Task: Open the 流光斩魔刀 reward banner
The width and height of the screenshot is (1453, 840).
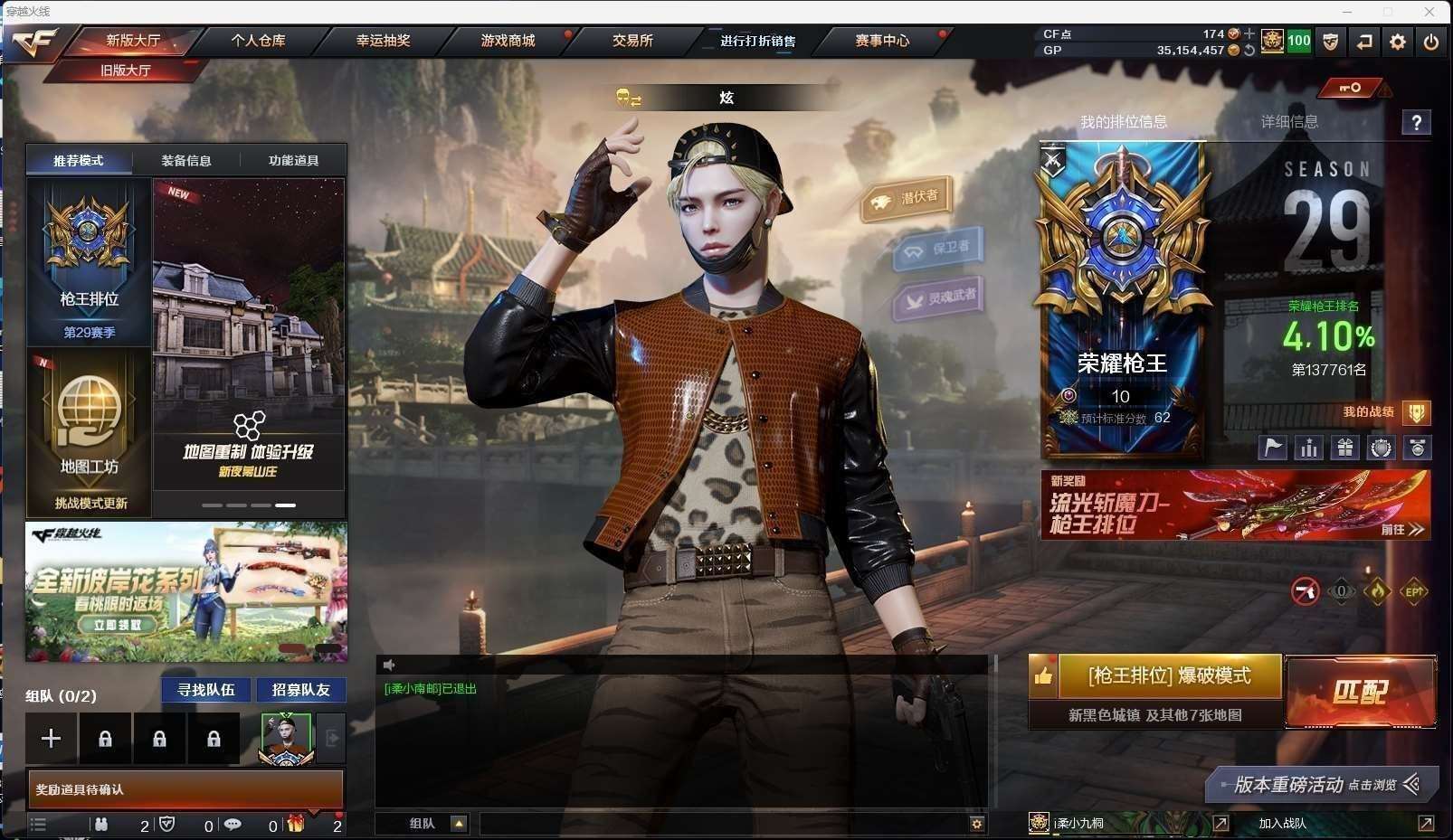Action: coord(1235,505)
